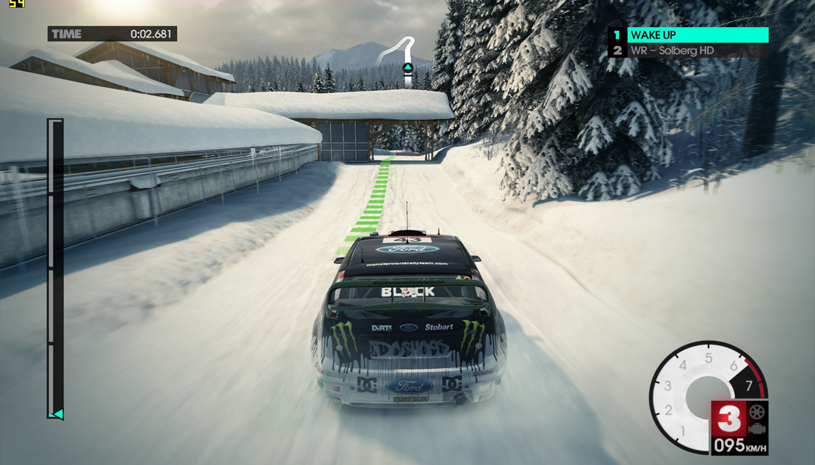This screenshot has height=465, width=815.
Task: Click the flashback film reel icon
Action: pyautogui.click(x=757, y=412)
